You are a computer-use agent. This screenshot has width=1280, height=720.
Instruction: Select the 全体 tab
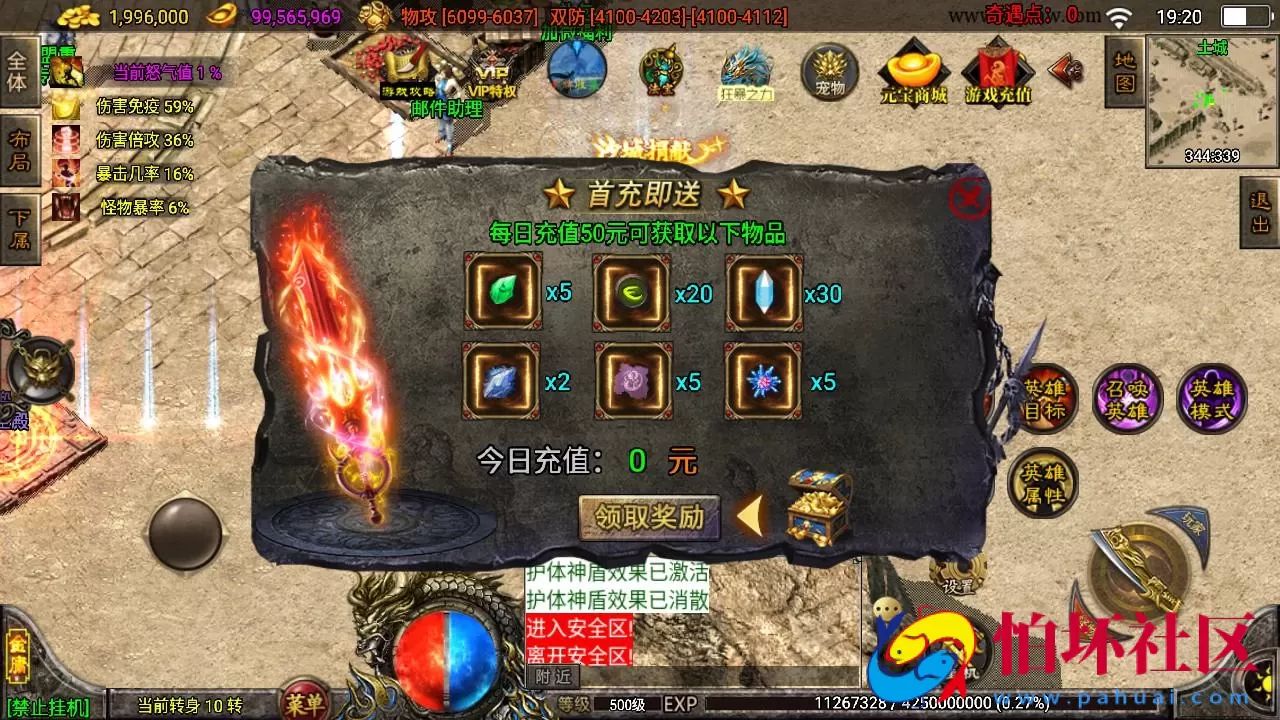pos(20,70)
